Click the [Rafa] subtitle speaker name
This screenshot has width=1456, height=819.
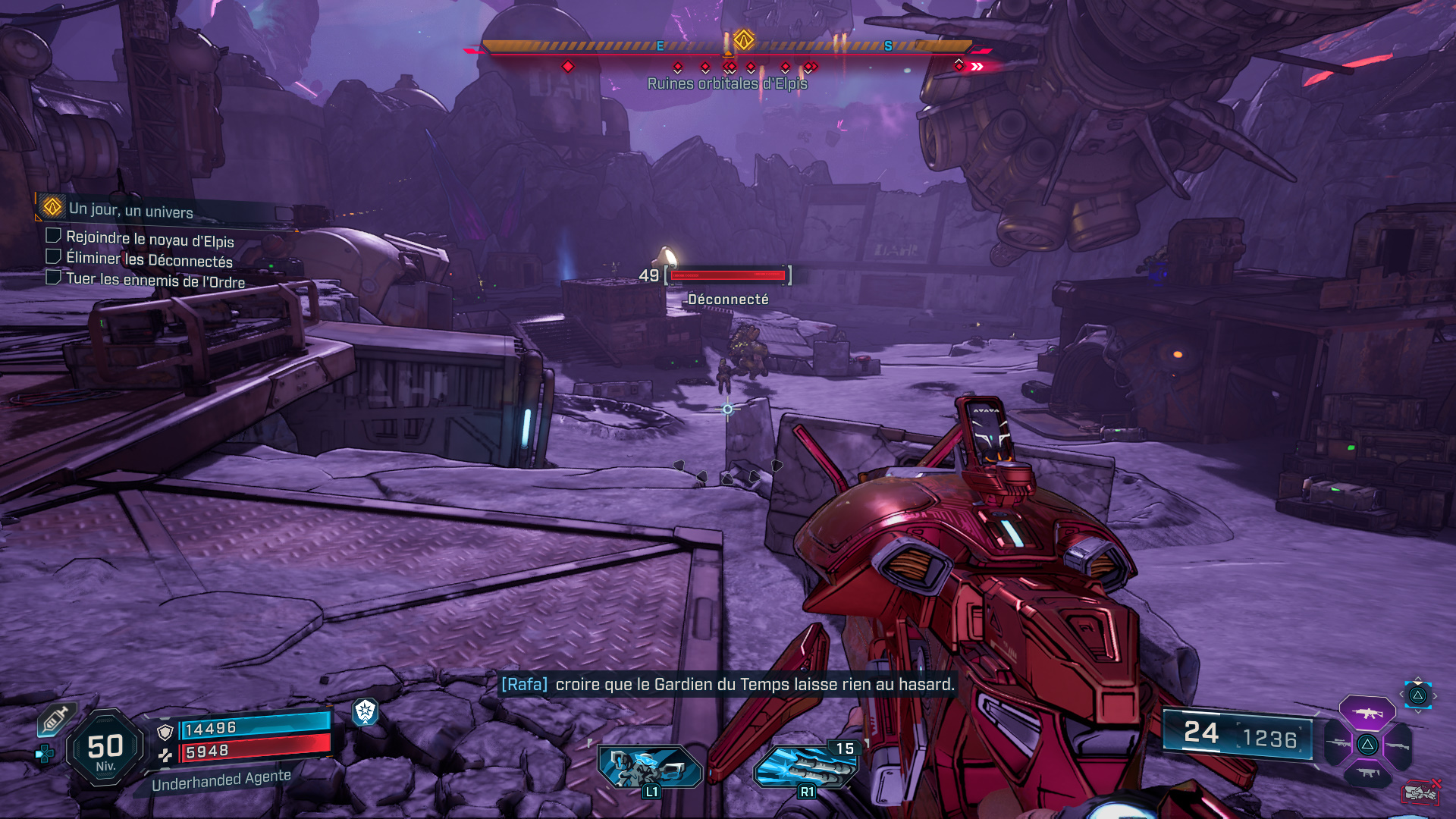click(525, 683)
